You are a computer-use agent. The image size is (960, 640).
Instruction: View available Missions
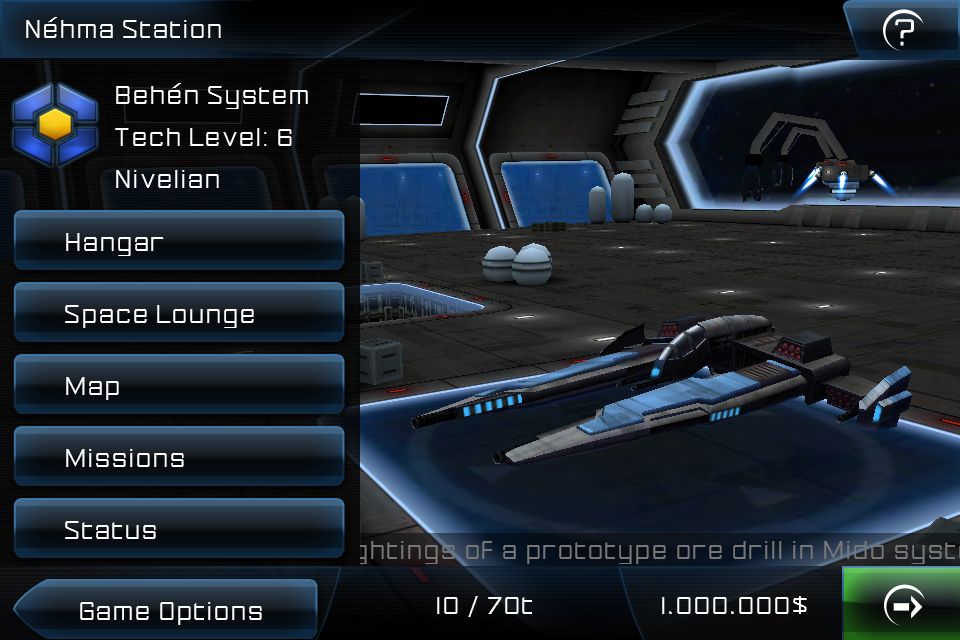coord(178,458)
